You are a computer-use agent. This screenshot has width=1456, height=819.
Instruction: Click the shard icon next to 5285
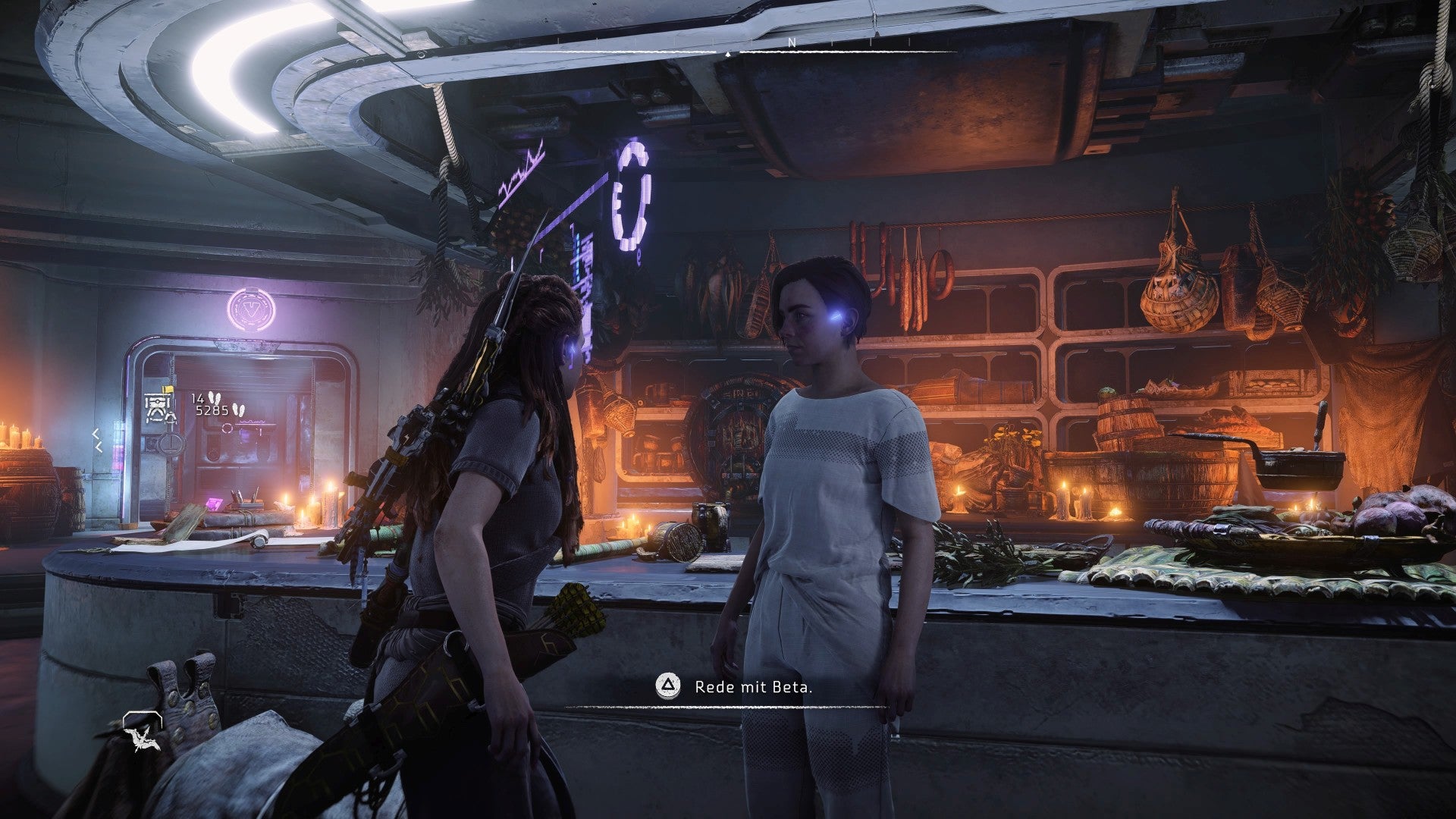238,409
